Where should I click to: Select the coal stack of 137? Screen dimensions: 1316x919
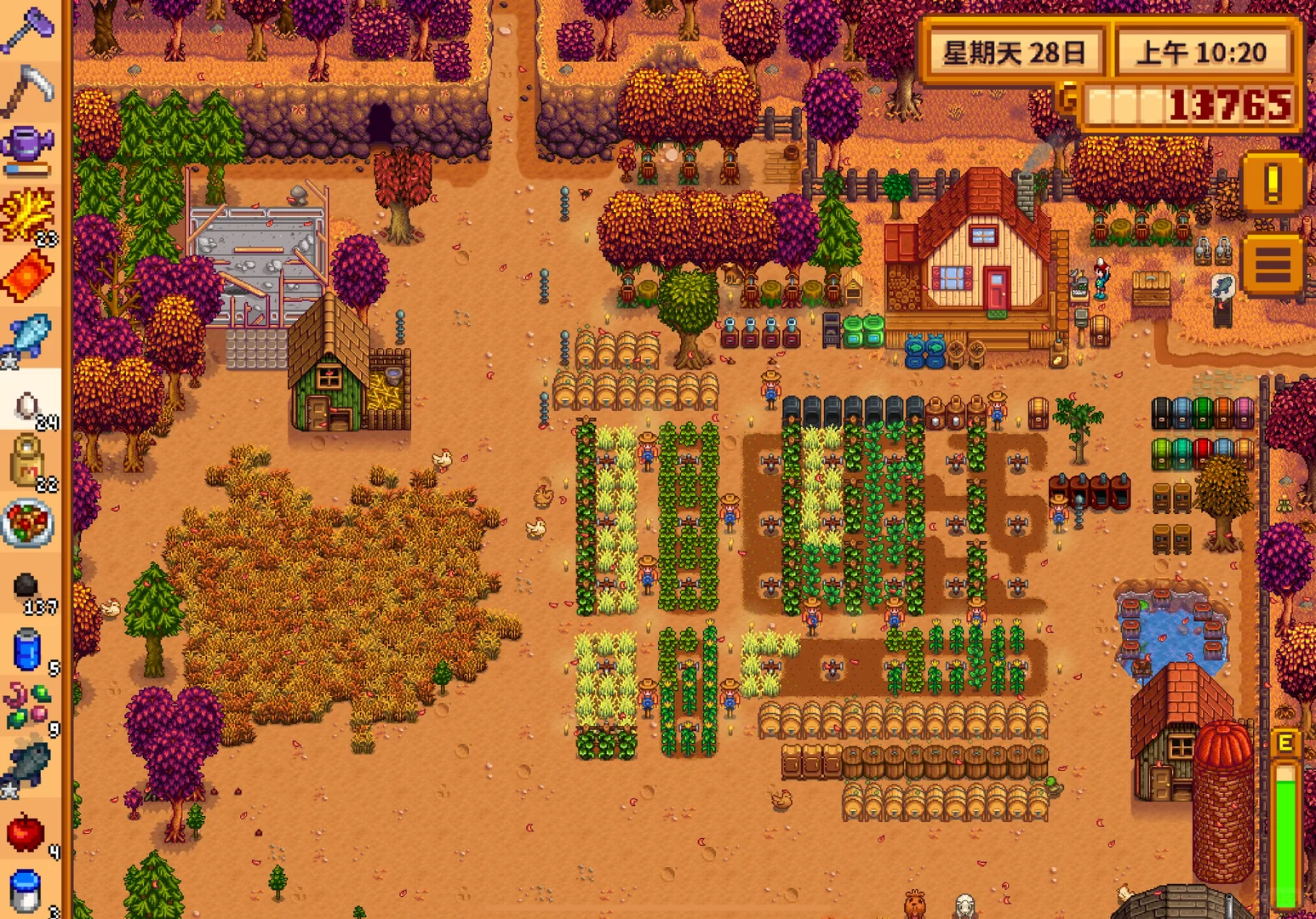tap(29, 587)
